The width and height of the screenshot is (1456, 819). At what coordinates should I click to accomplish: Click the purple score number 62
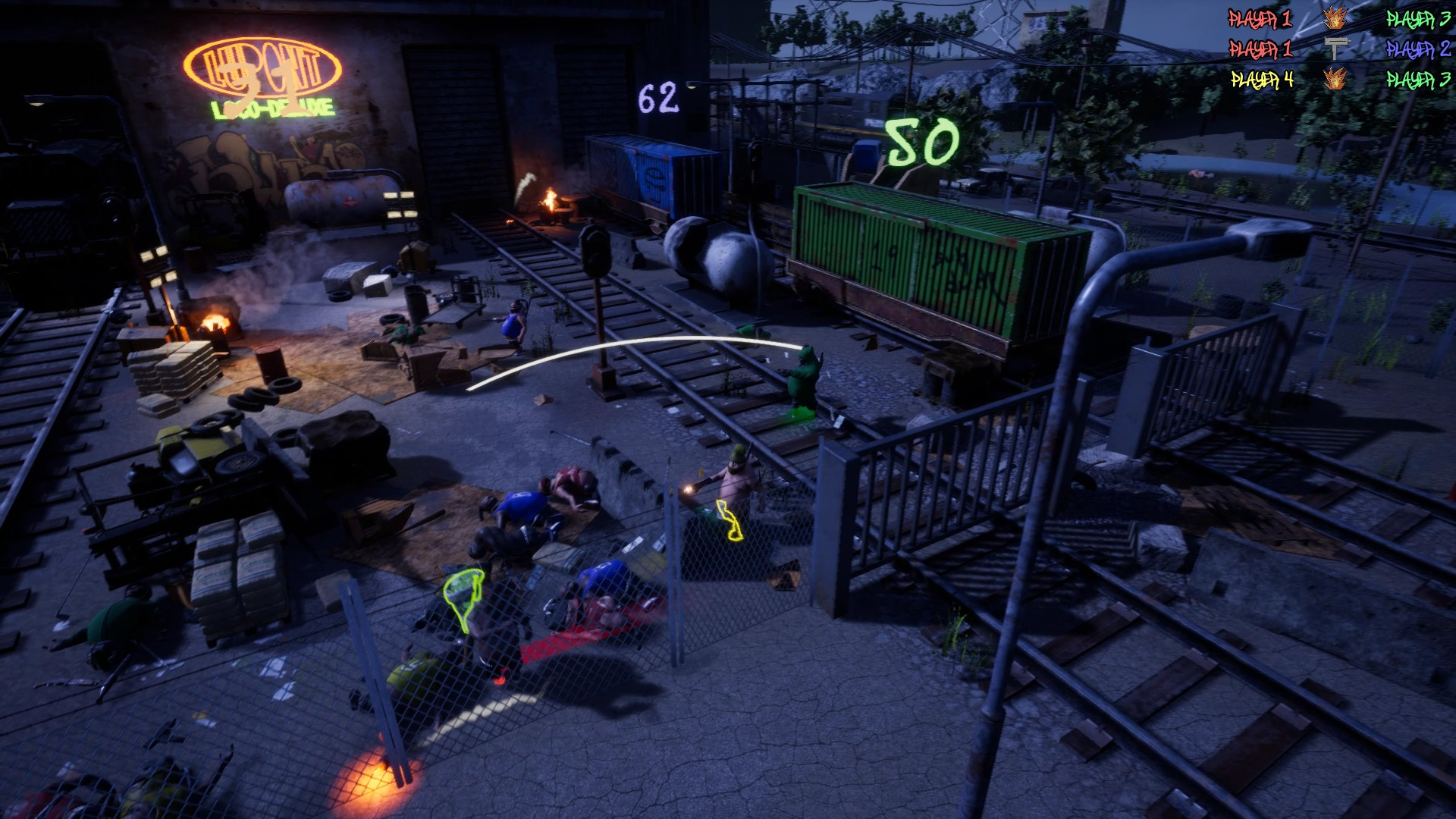(x=660, y=96)
